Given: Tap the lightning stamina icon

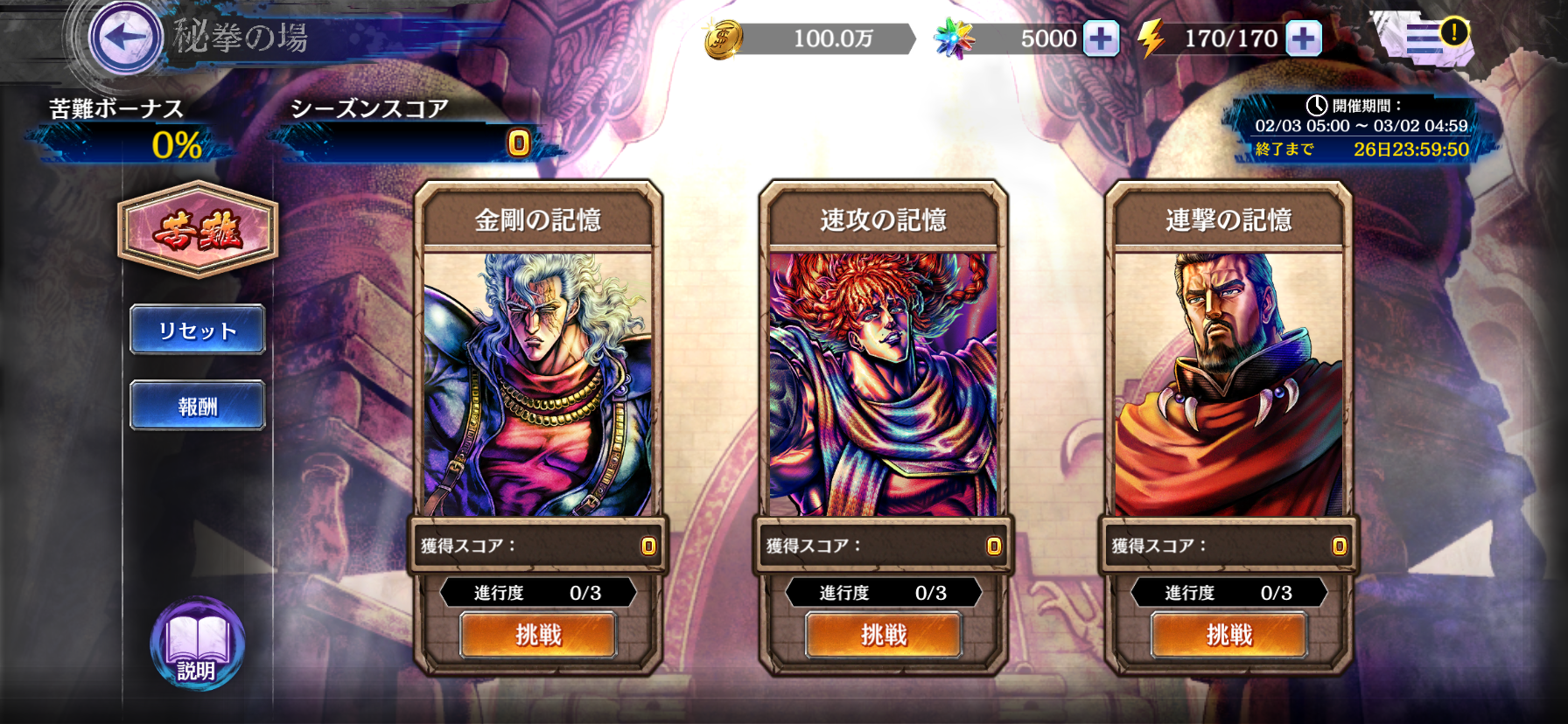Looking at the screenshot, I should (x=1155, y=38).
